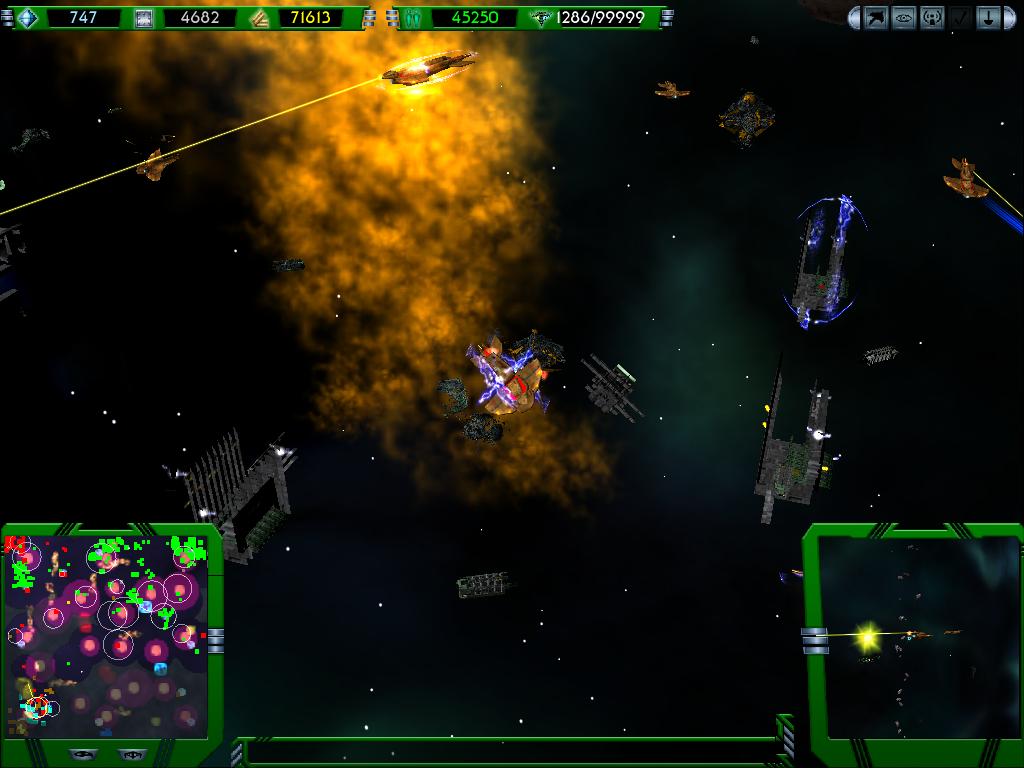The width and height of the screenshot is (1024, 768).
Task: Click the down-arrow button in the top-right toolbar
Action: pos(988,17)
